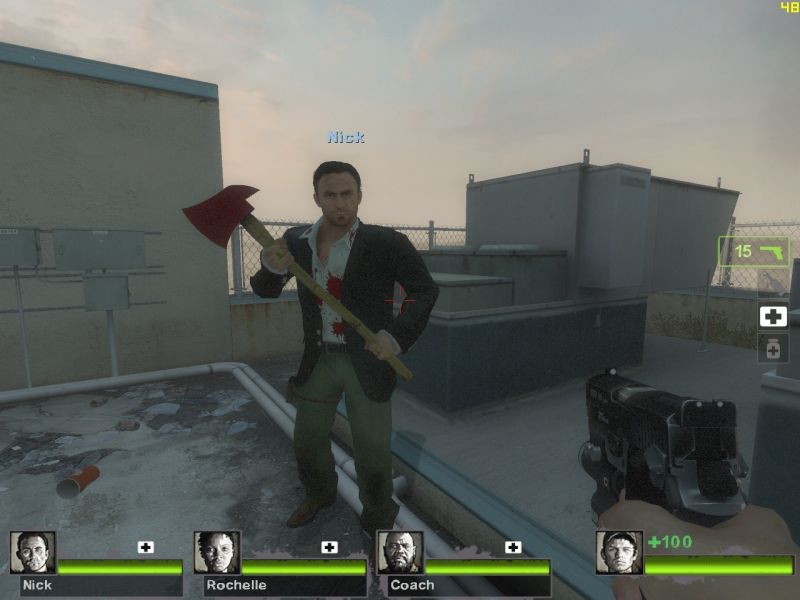Select the first aid kit slot

773,317
